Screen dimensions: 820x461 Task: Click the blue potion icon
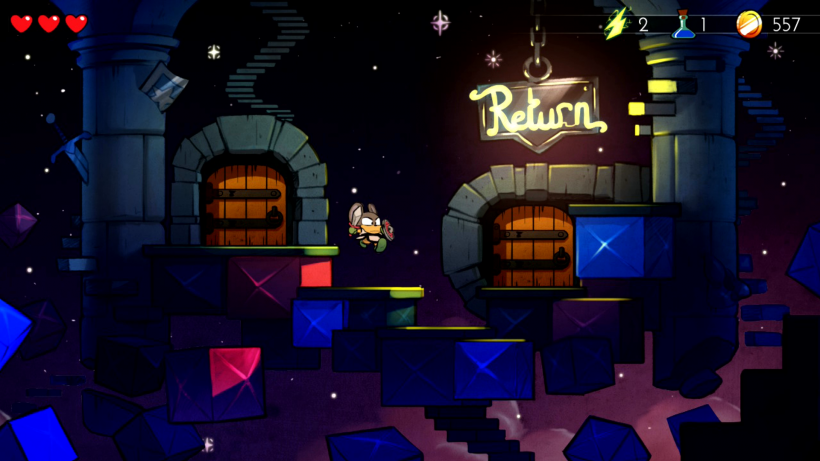tap(684, 23)
